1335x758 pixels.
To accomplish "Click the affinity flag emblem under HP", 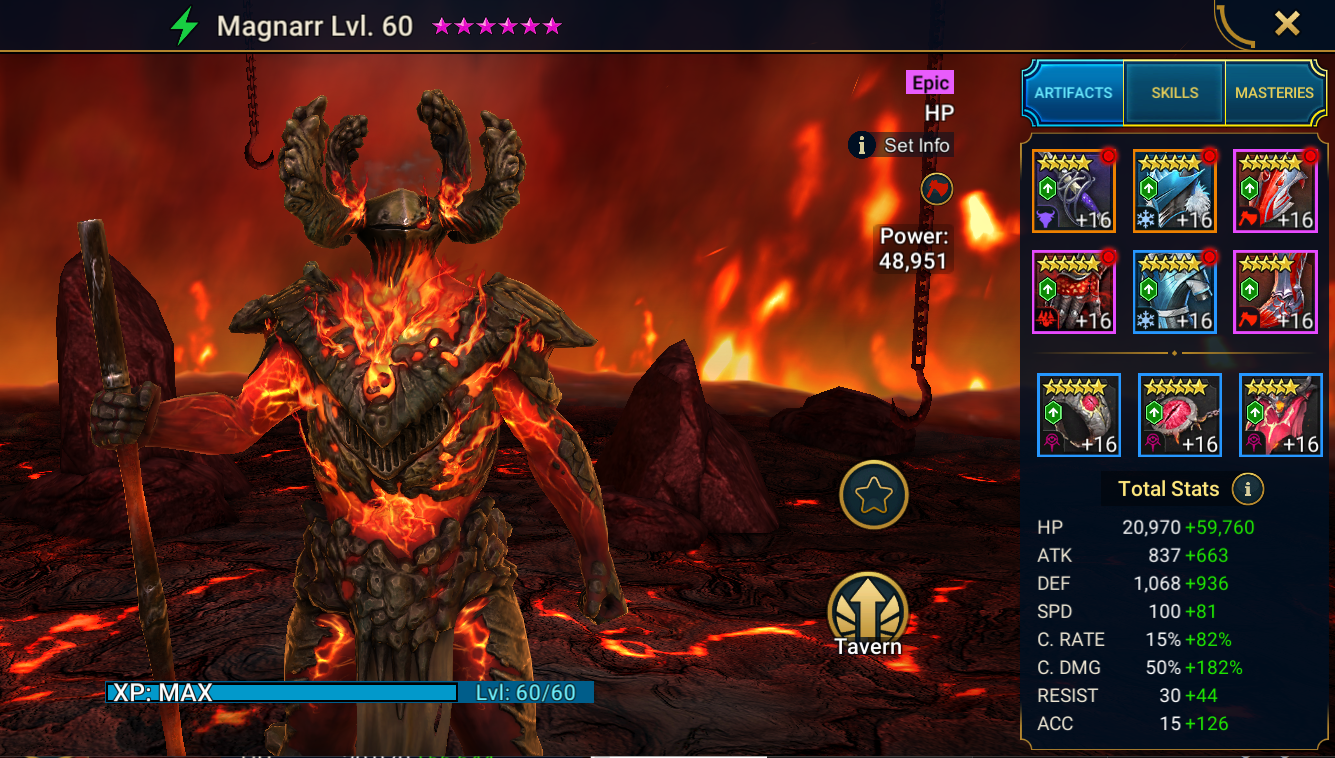I will coord(935,190).
